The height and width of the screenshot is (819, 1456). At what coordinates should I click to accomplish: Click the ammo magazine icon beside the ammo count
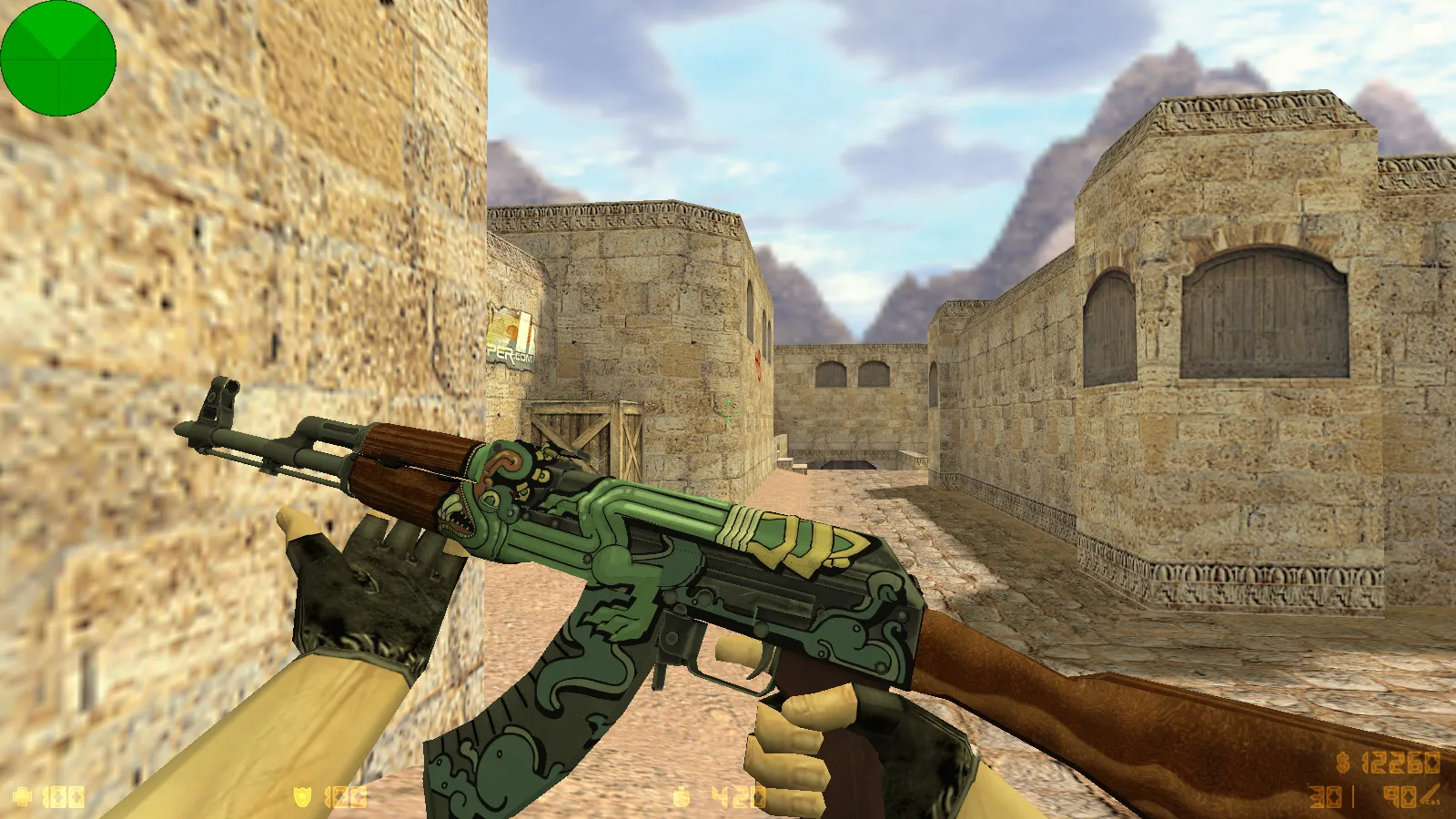pos(1431,796)
